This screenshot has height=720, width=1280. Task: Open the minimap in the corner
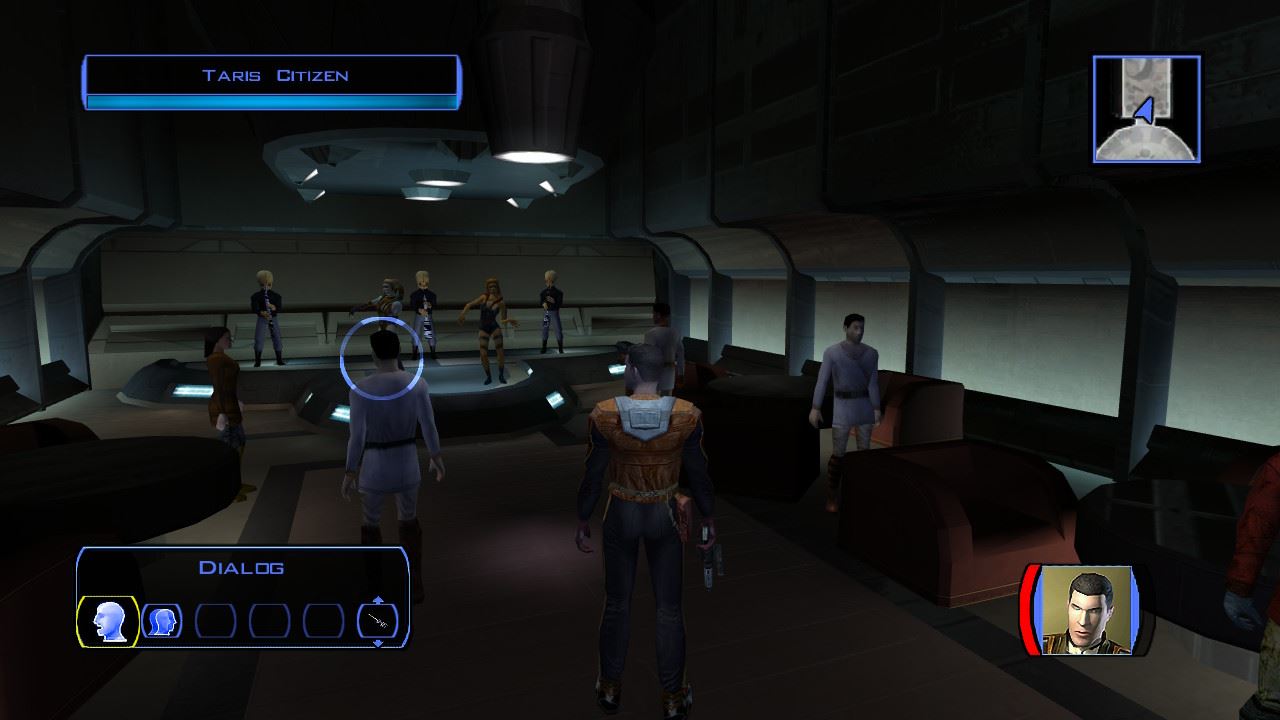tap(1146, 109)
